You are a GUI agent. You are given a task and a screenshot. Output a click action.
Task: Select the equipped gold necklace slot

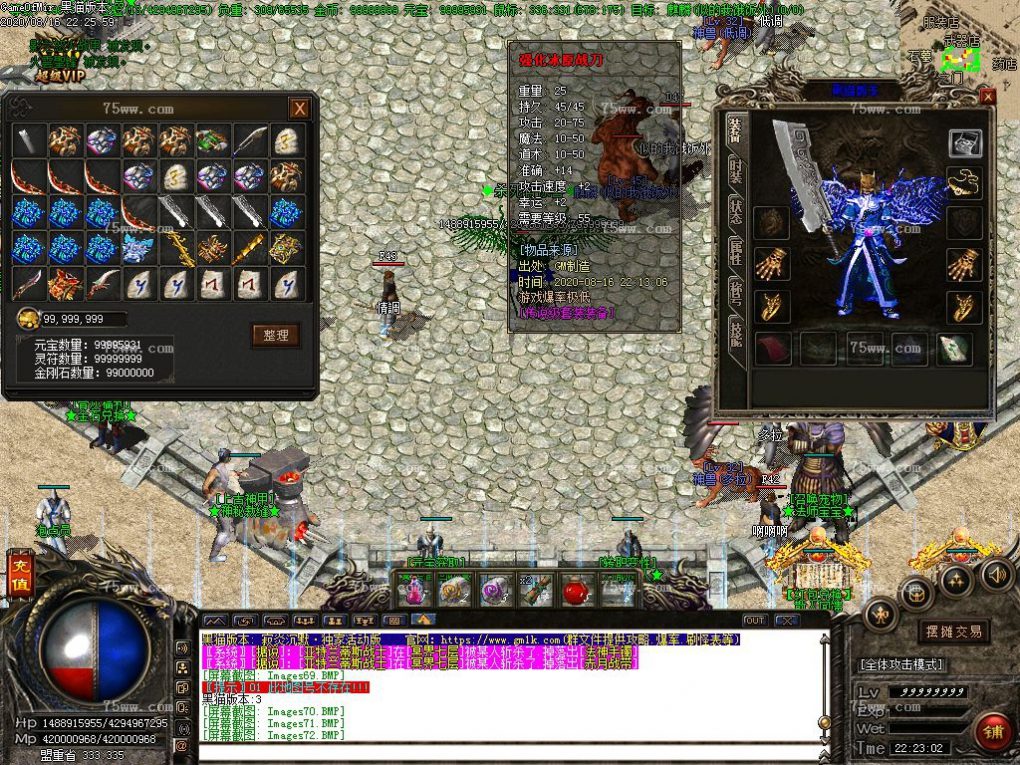click(965, 182)
